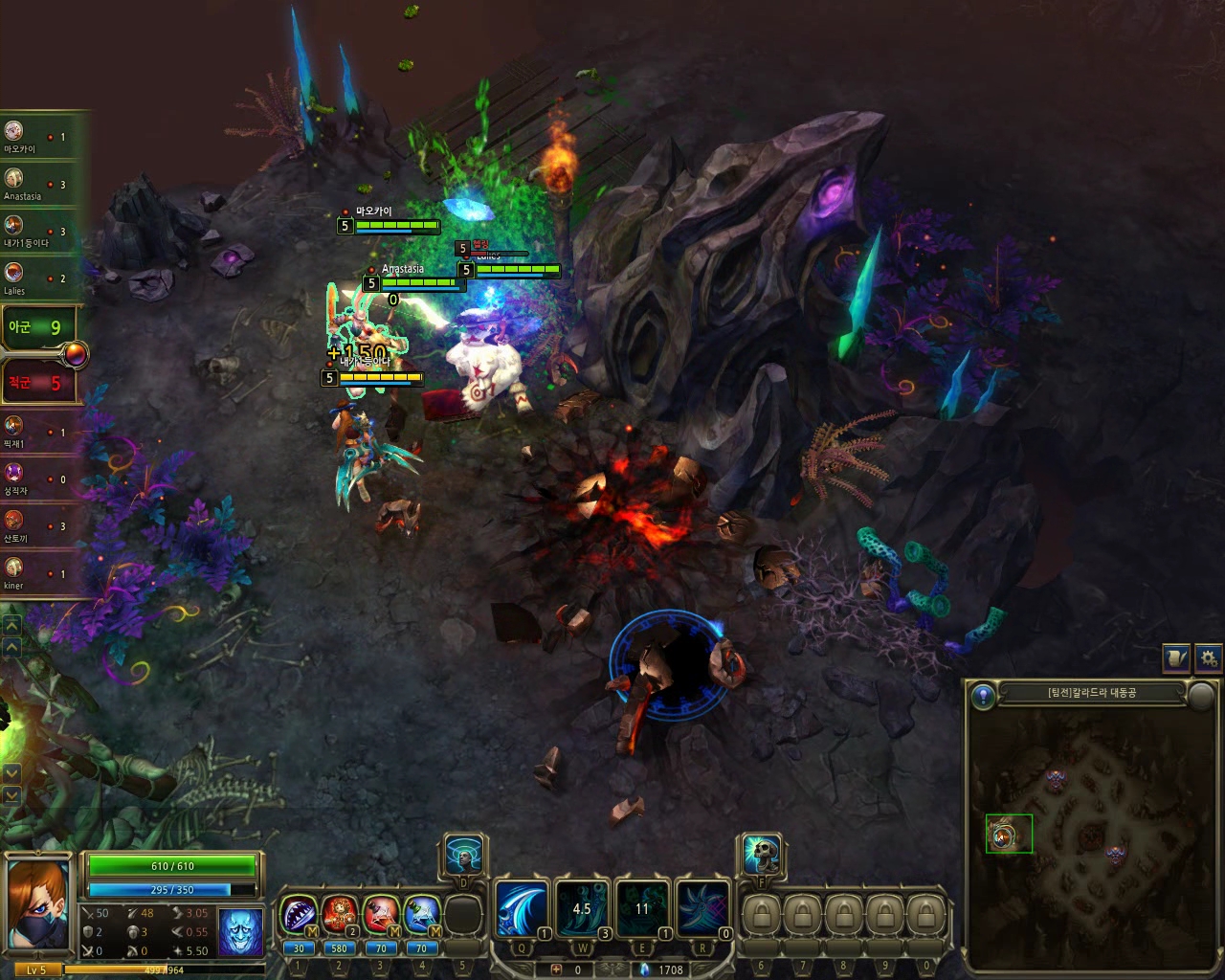Select the W skill on cooldown
The width and height of the screenshot is (1225, 980).
point(582,907)
